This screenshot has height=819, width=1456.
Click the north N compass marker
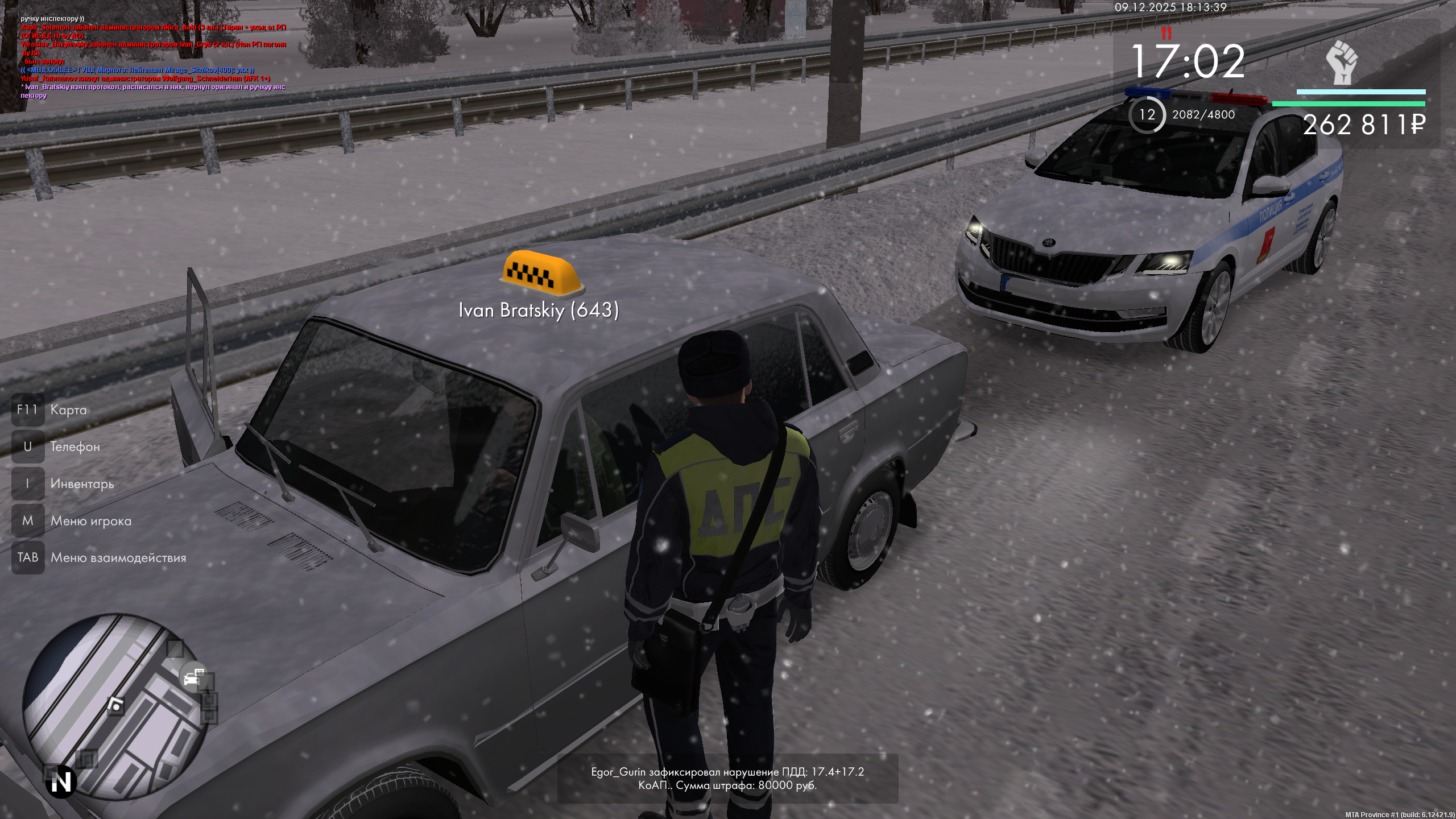coord(61,783)
